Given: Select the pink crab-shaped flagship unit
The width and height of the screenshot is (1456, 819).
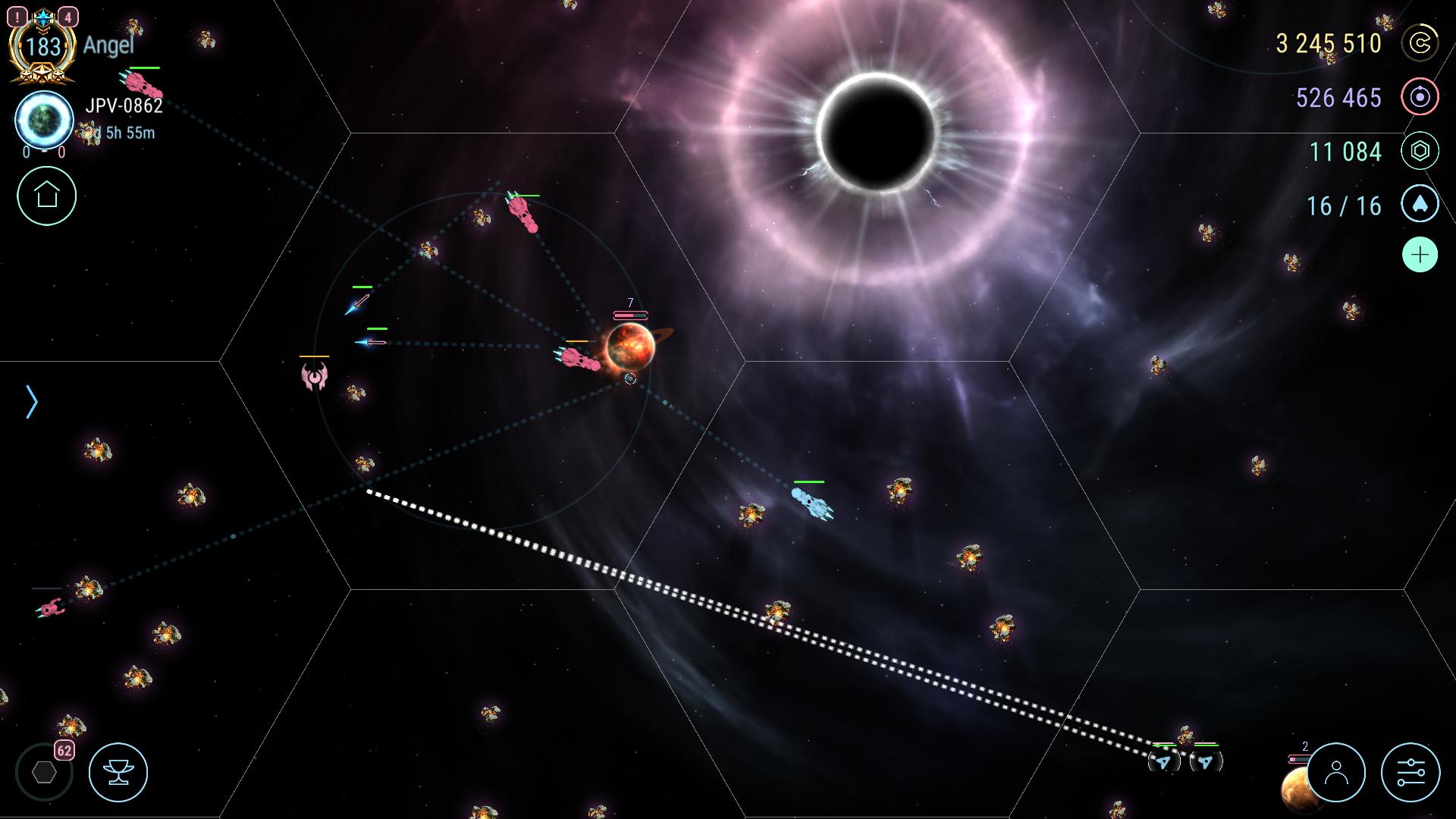Looking at the screenshot, I should pyautogui.click(x=314, y=375).
